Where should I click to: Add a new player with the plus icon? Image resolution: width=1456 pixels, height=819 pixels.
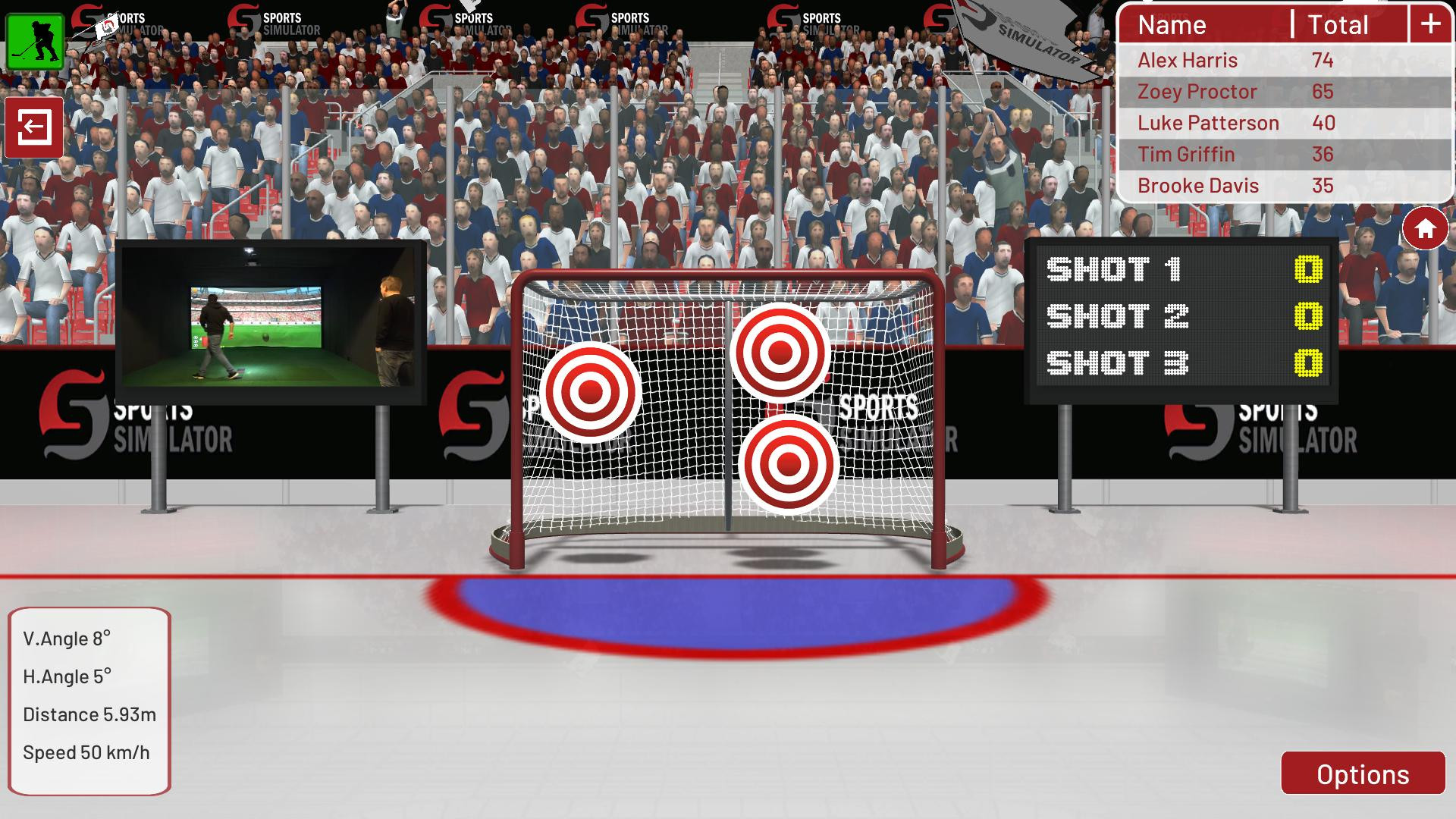point(1429,24)
